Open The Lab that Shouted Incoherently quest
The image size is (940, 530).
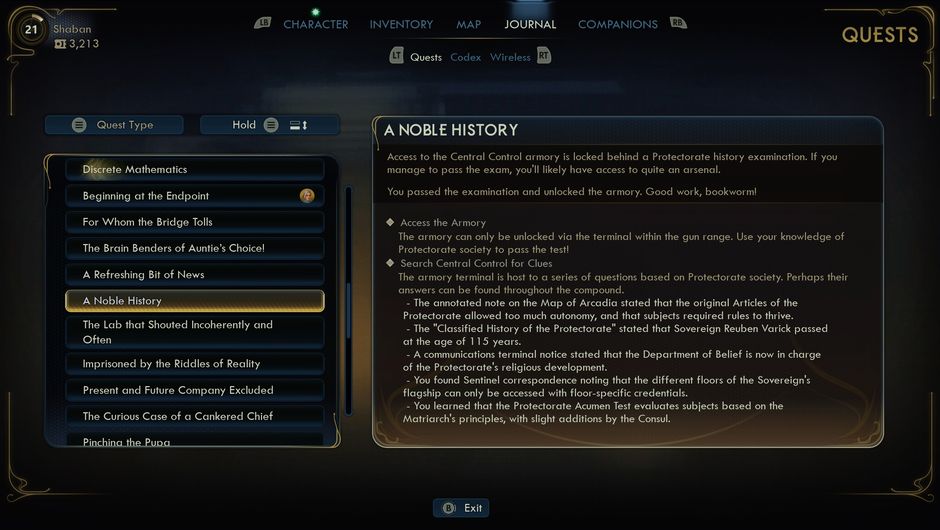pyautogui.click(x=195, y=332)
